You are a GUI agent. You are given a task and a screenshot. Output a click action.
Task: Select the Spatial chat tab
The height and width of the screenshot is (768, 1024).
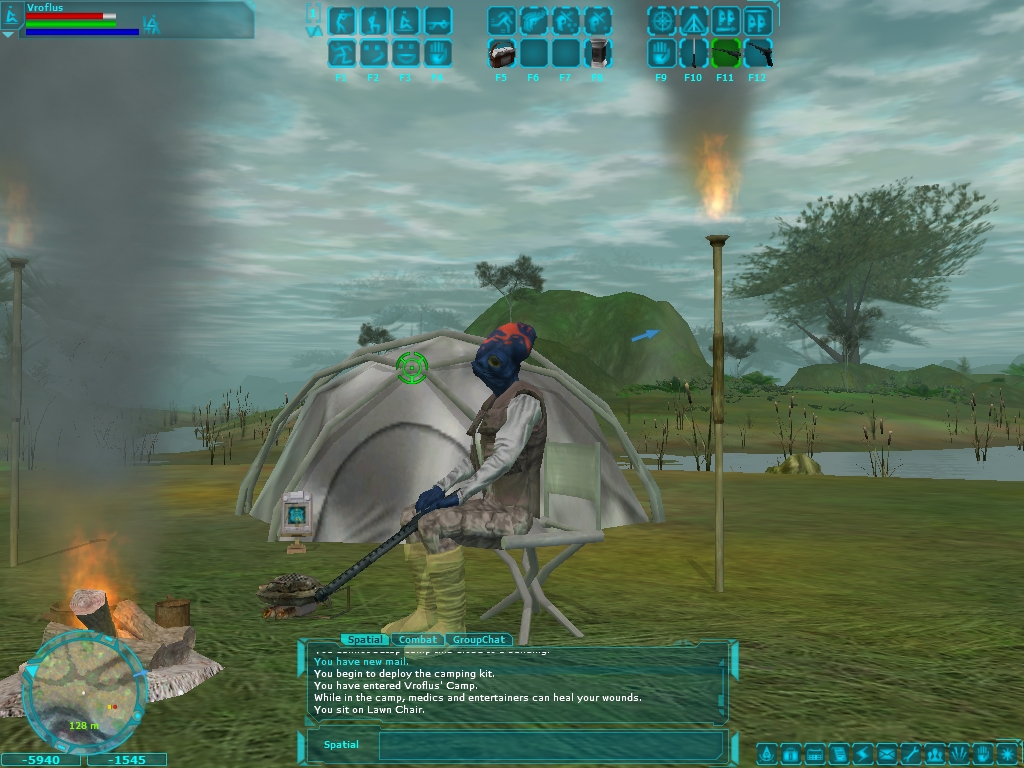click(x=365, y=640)
